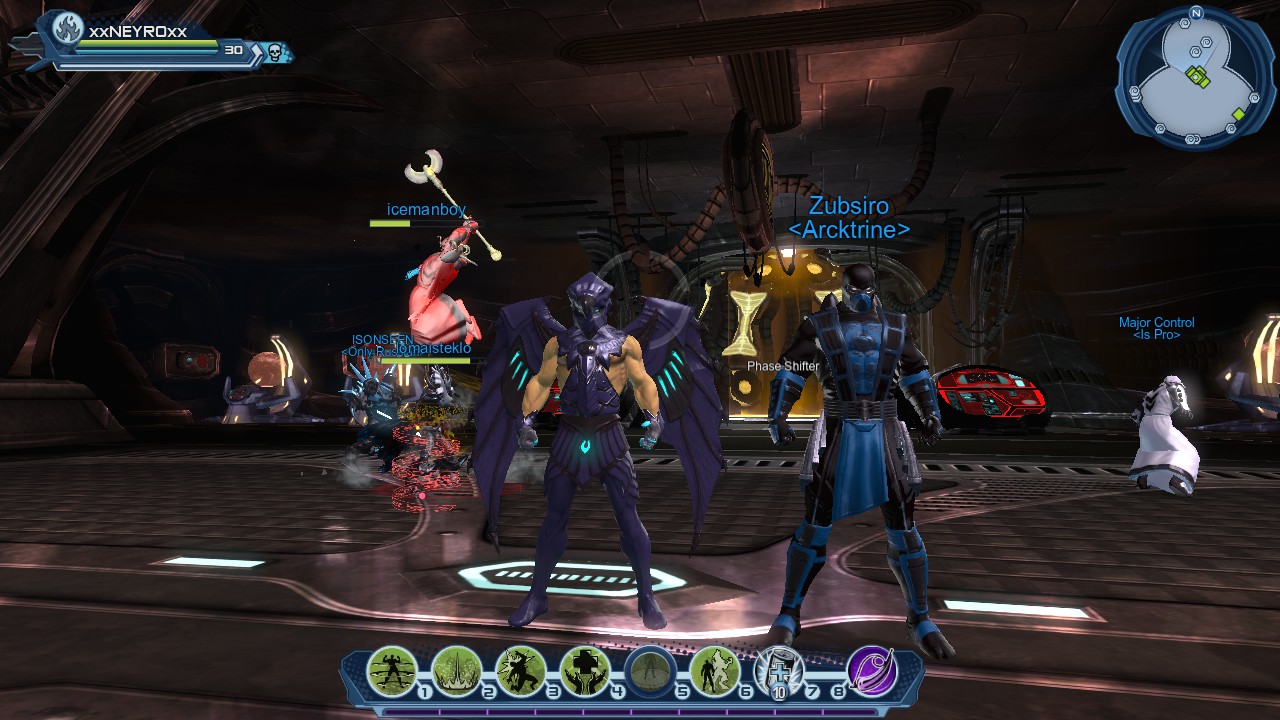Activate the flexing figure ability in slot 1
The width and height of the screenshot is (1280, 720).
coord(392,670)
